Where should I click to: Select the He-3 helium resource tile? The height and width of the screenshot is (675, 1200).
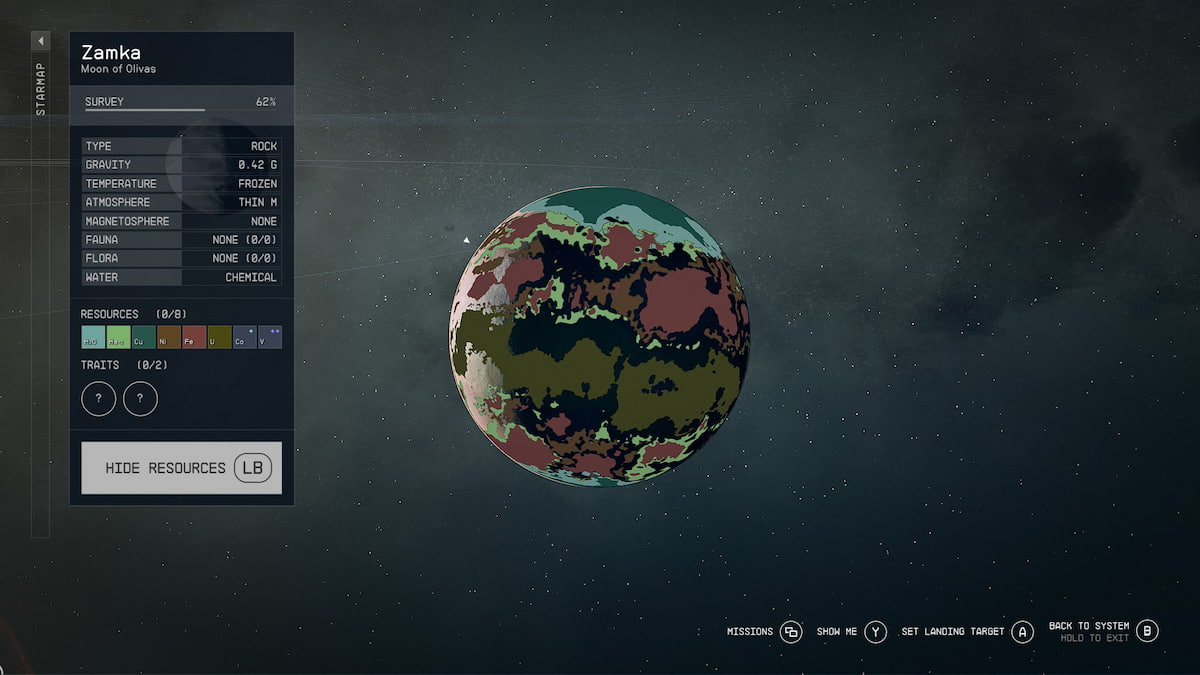118,337
